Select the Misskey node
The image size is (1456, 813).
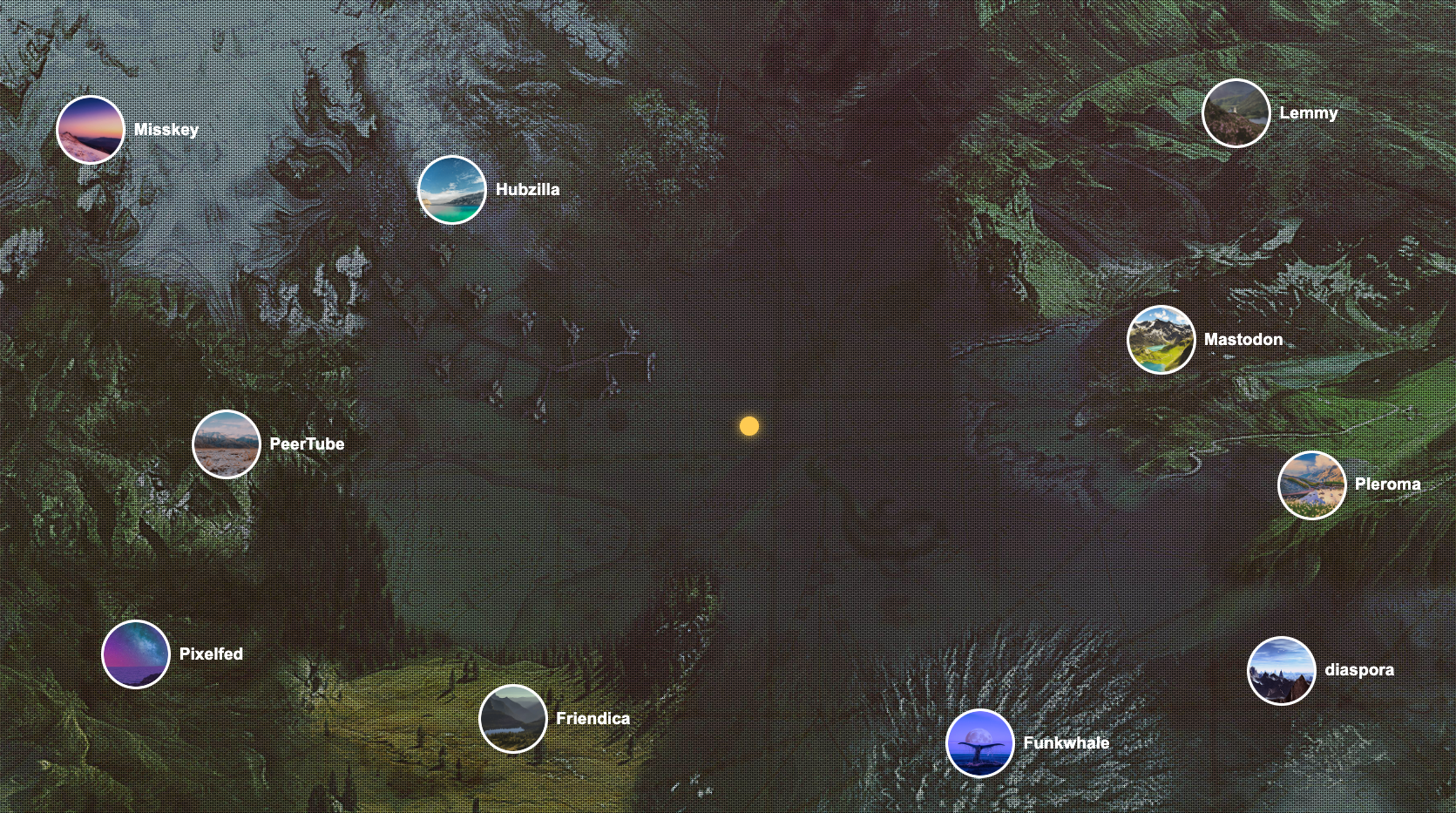coord(91,131)
